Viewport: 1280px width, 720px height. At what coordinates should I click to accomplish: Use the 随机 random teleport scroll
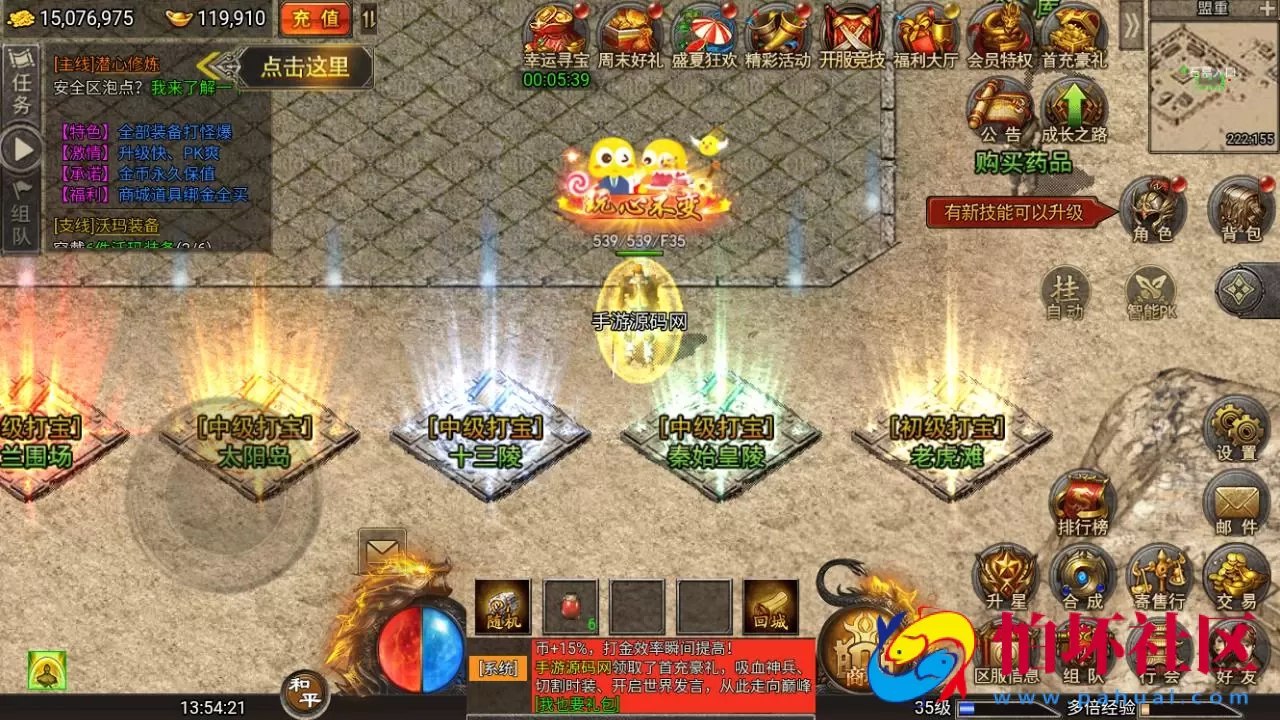(502, 606)
